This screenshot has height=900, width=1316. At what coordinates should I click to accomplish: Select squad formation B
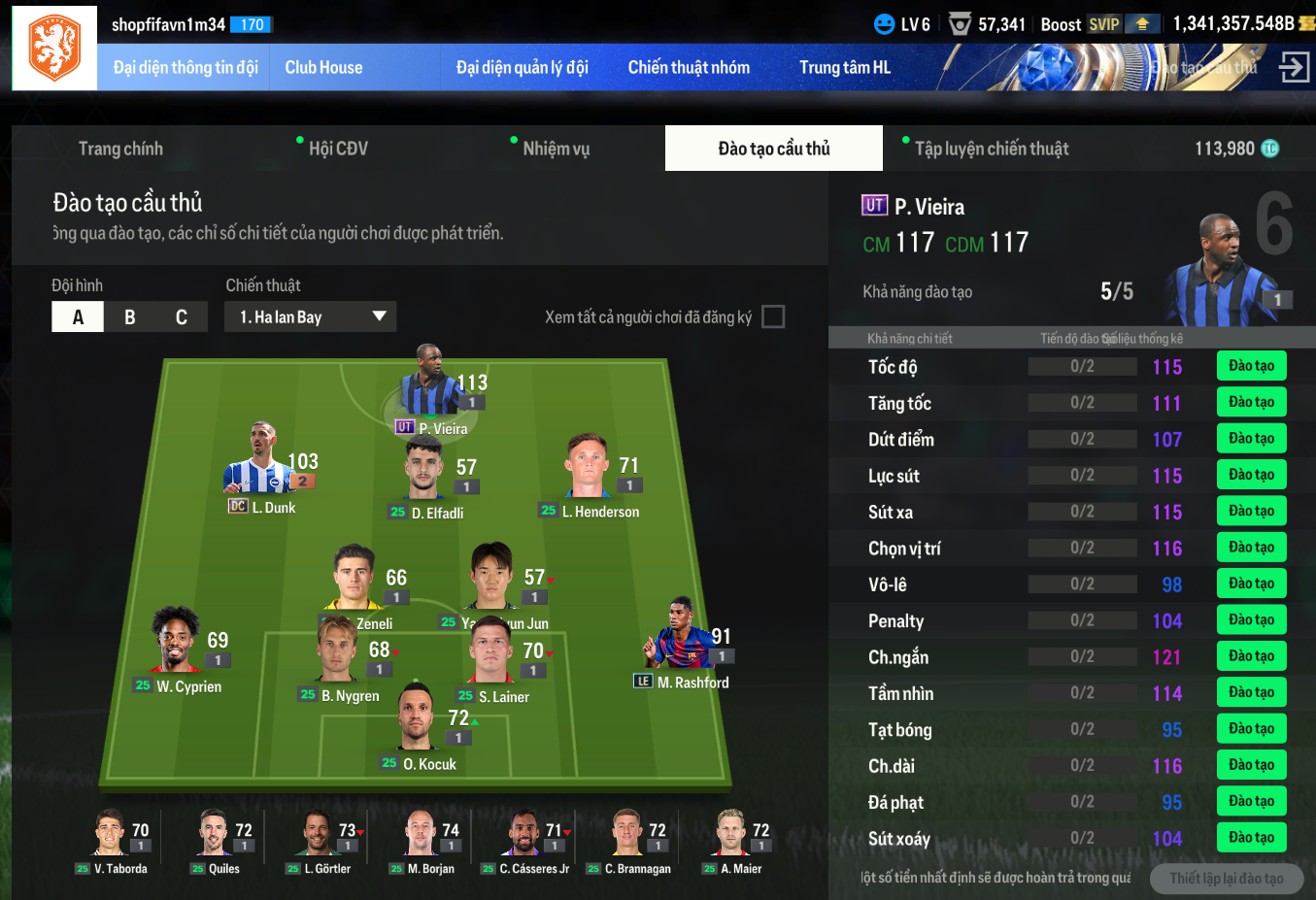[x=129, y=317]
